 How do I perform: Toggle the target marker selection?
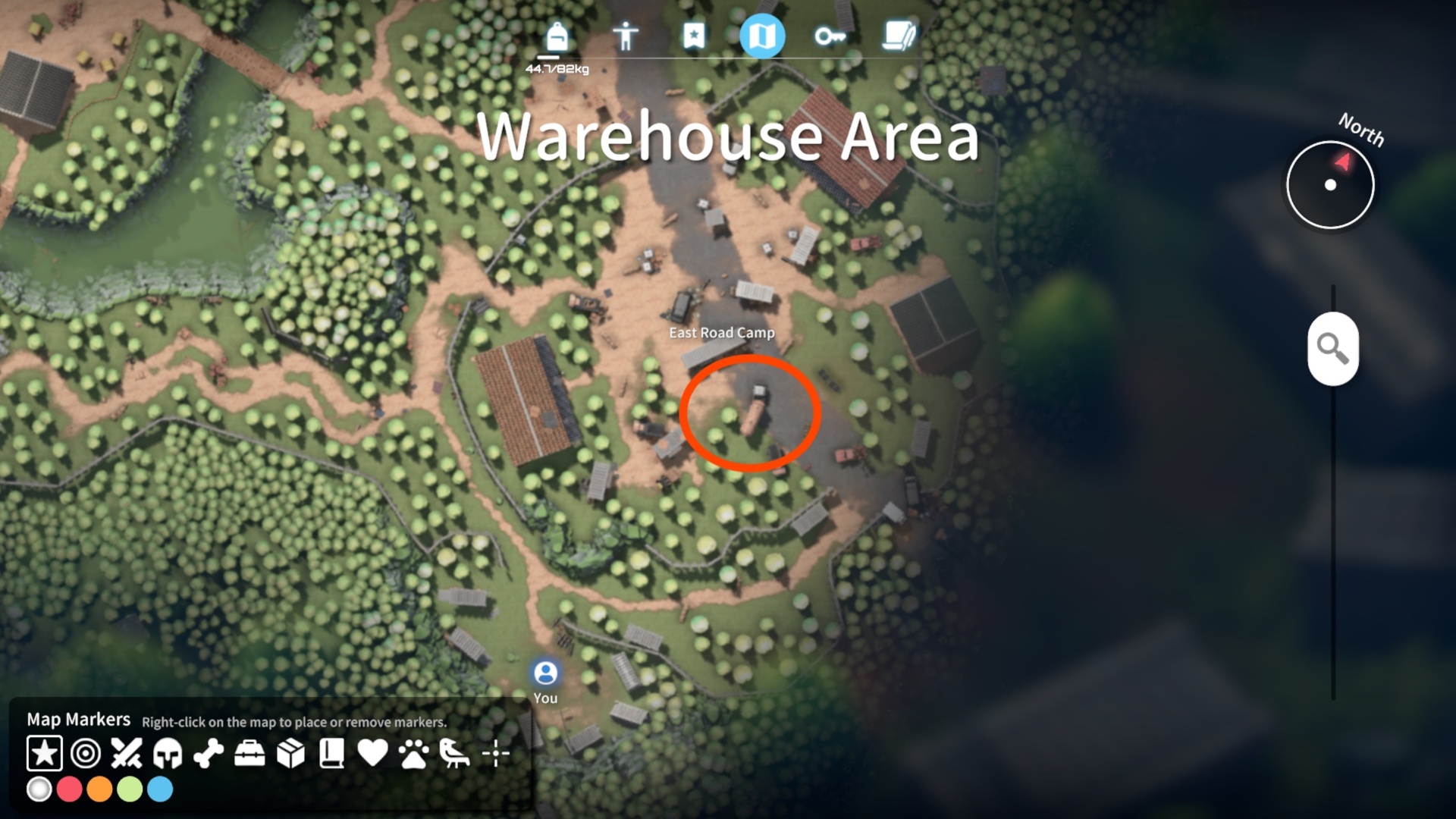pyautogui.click(x=86, y=753)
